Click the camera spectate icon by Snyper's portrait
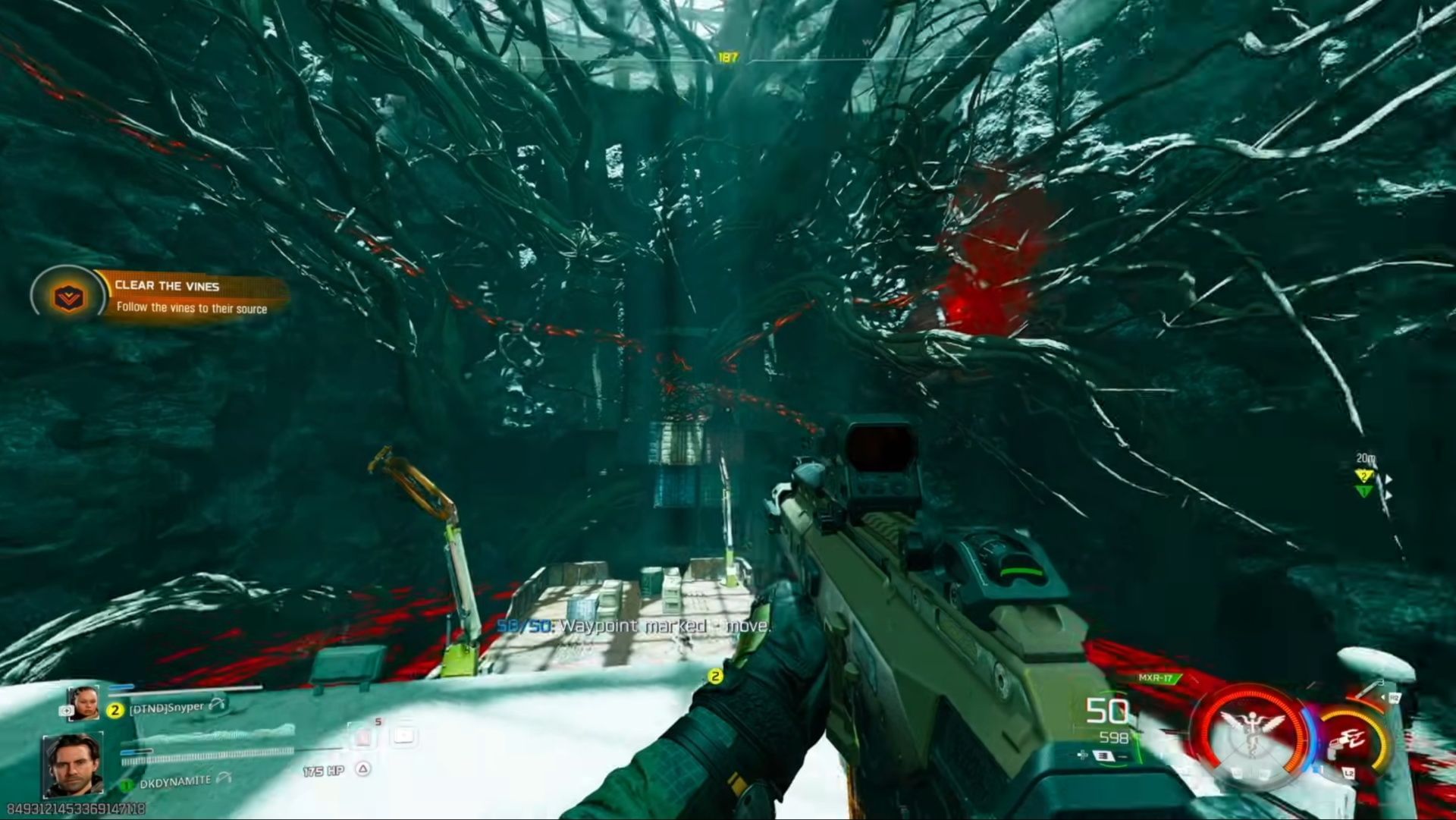The height and width of the screenshot is (820, 1456). (66, 710)
